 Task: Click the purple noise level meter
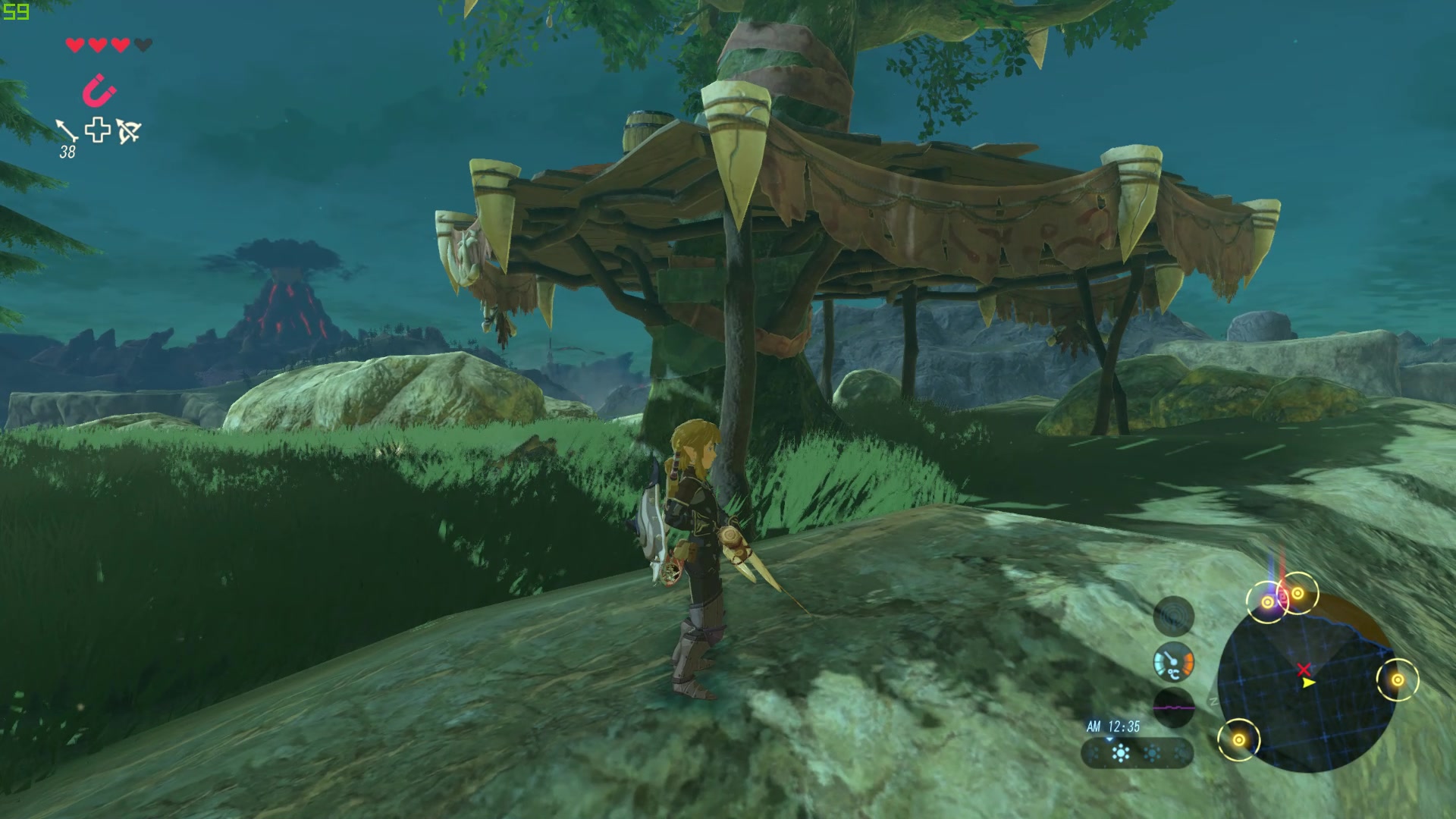click(1173, 708)
